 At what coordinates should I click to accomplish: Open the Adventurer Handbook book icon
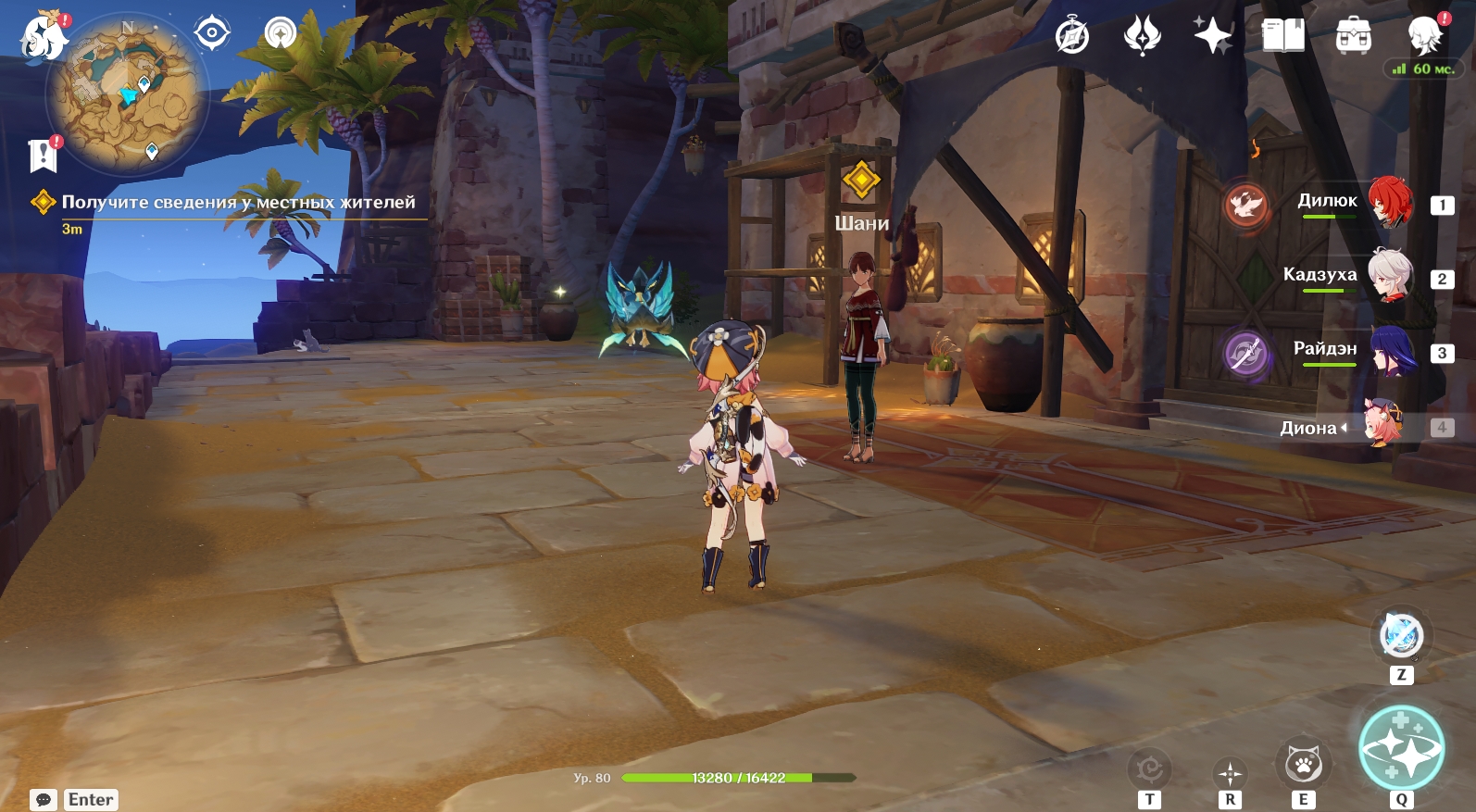tap(1282, 36)
